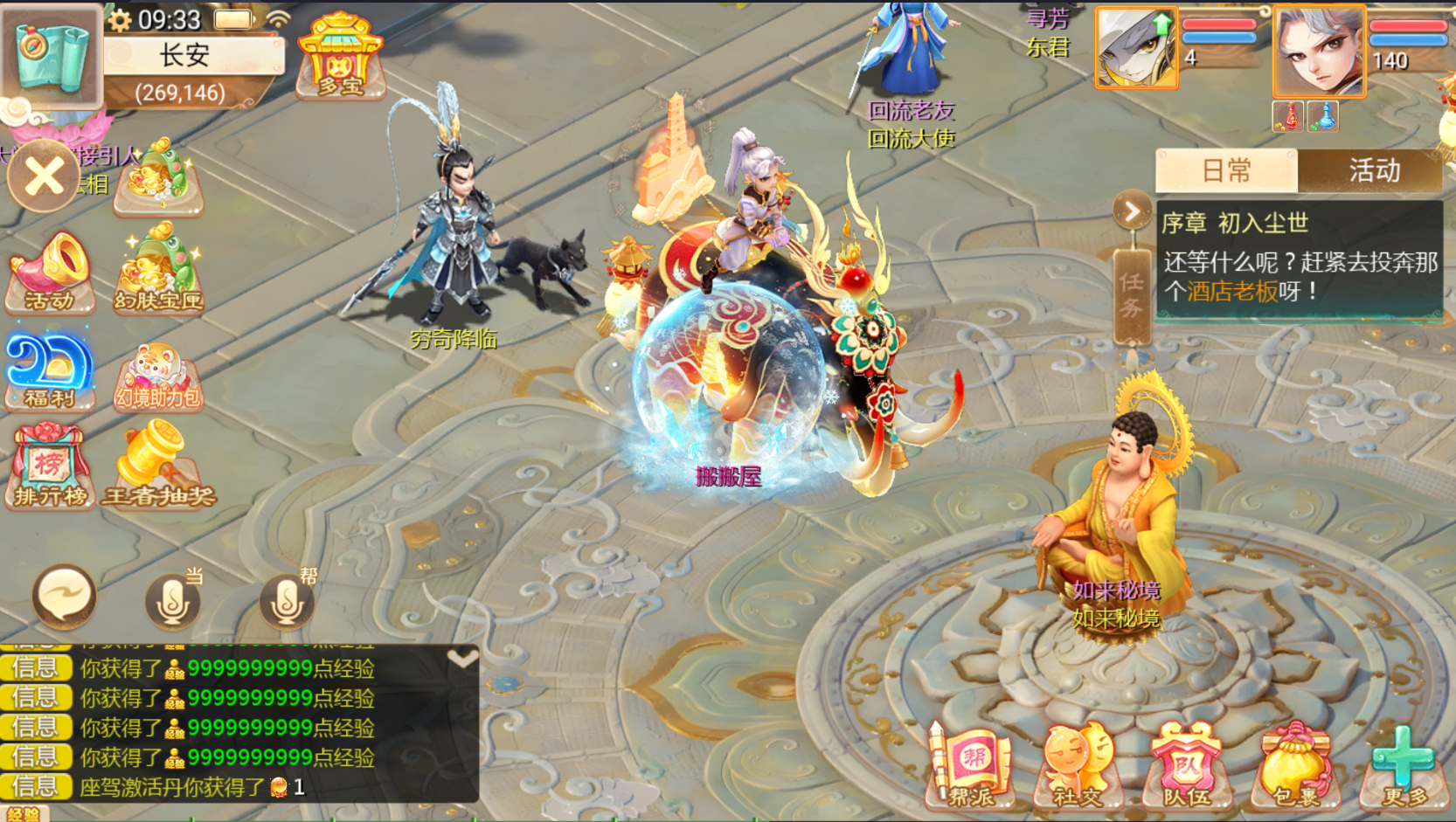Select the 序章 初入尘世 quest tracker
The image size is (1456, 822).
pyautogui.click(x=1299, y=259)
